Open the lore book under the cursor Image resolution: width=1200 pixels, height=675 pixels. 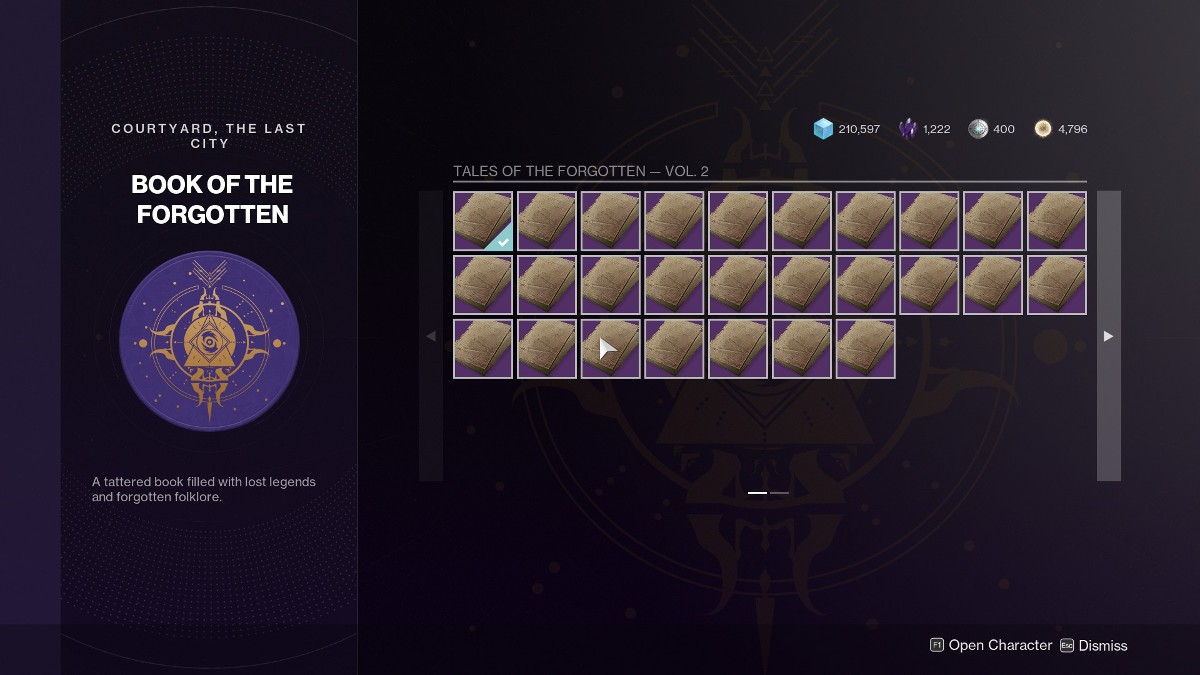611,349
